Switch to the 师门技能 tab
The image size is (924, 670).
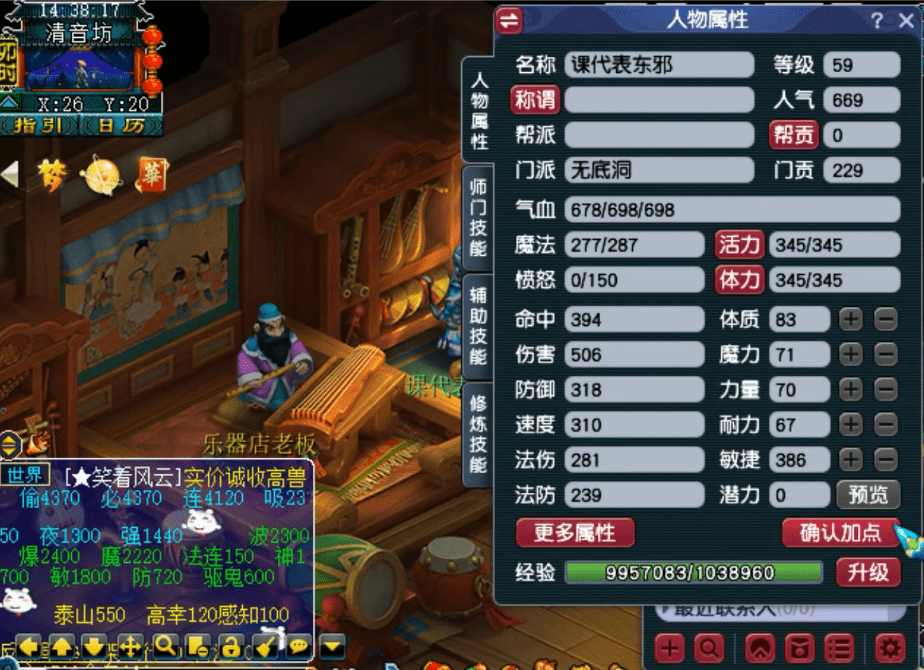pos(478,217)
